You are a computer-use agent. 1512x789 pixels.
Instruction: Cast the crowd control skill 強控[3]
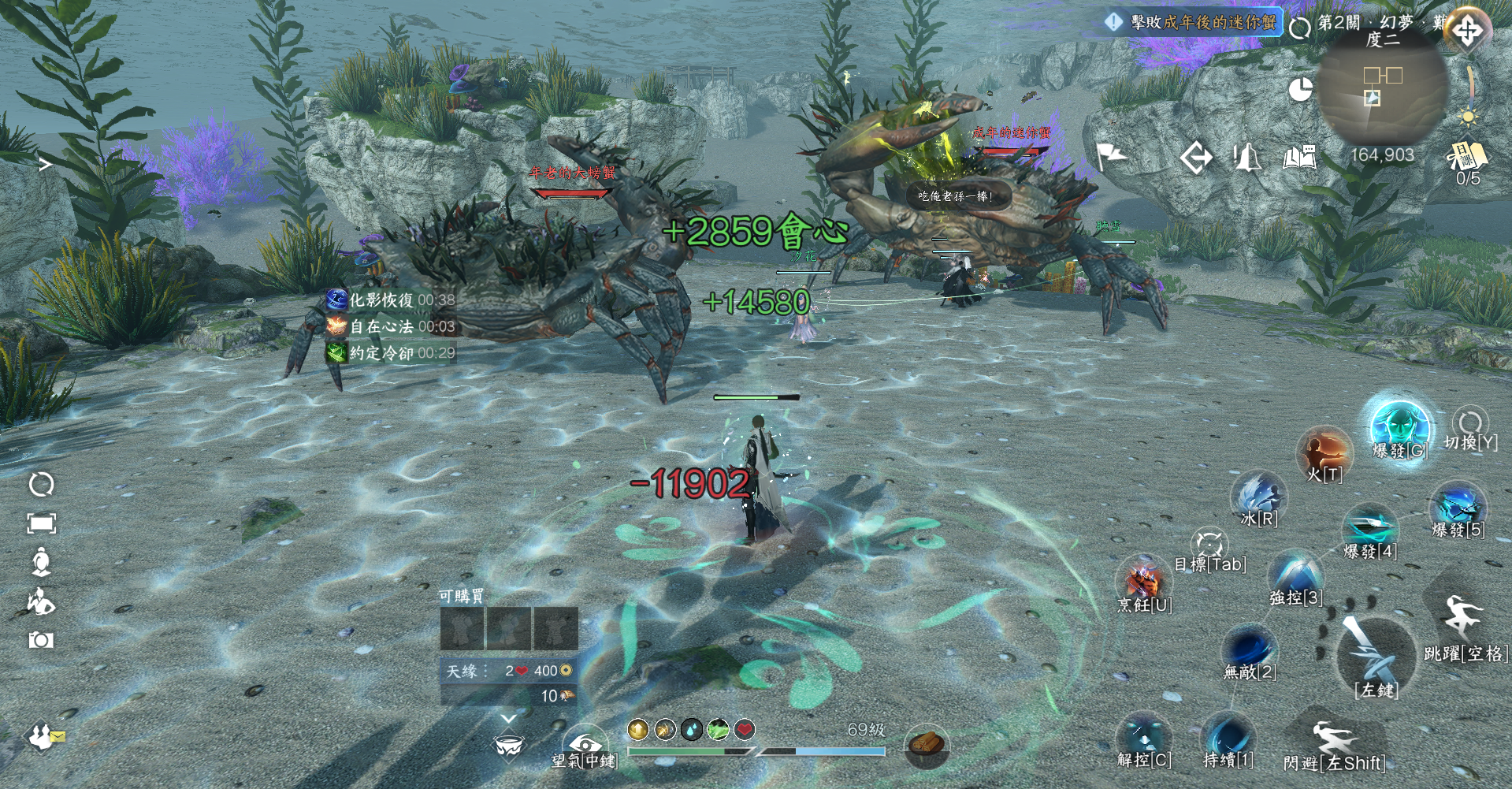1295,574
